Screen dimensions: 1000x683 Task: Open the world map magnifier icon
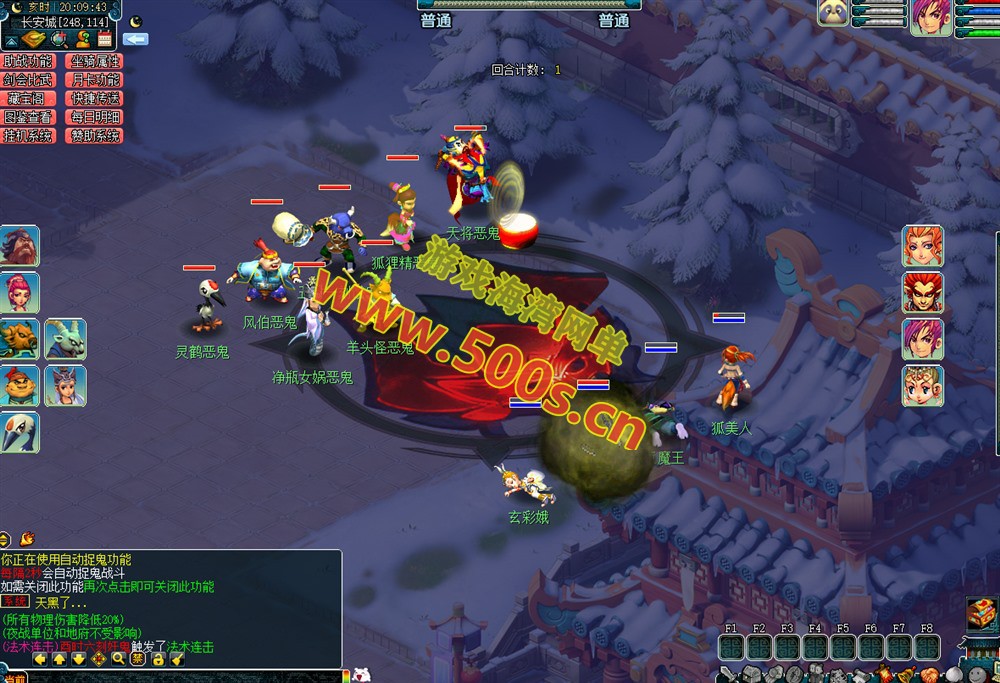[x=58, y=39]
